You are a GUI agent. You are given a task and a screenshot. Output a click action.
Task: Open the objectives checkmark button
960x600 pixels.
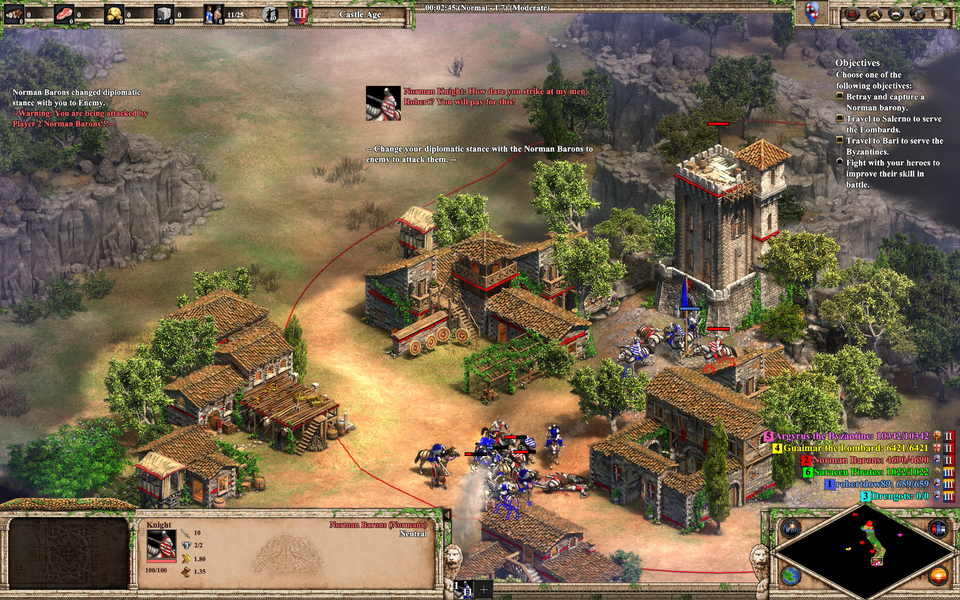(853, 14)
